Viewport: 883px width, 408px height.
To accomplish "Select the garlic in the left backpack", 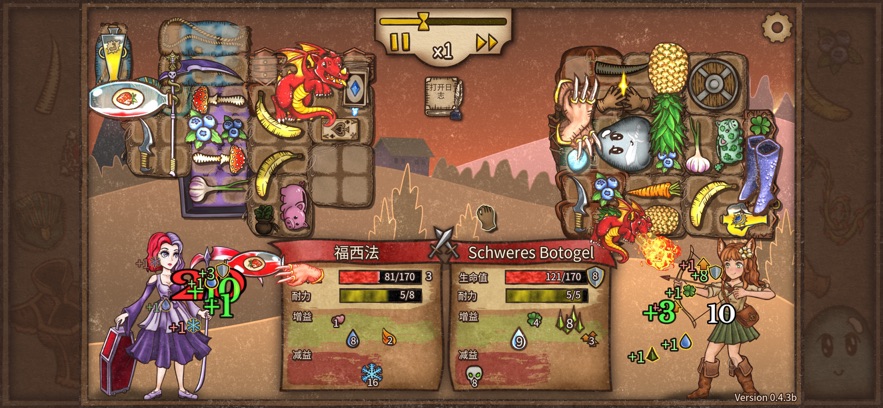I will (203, 186).
